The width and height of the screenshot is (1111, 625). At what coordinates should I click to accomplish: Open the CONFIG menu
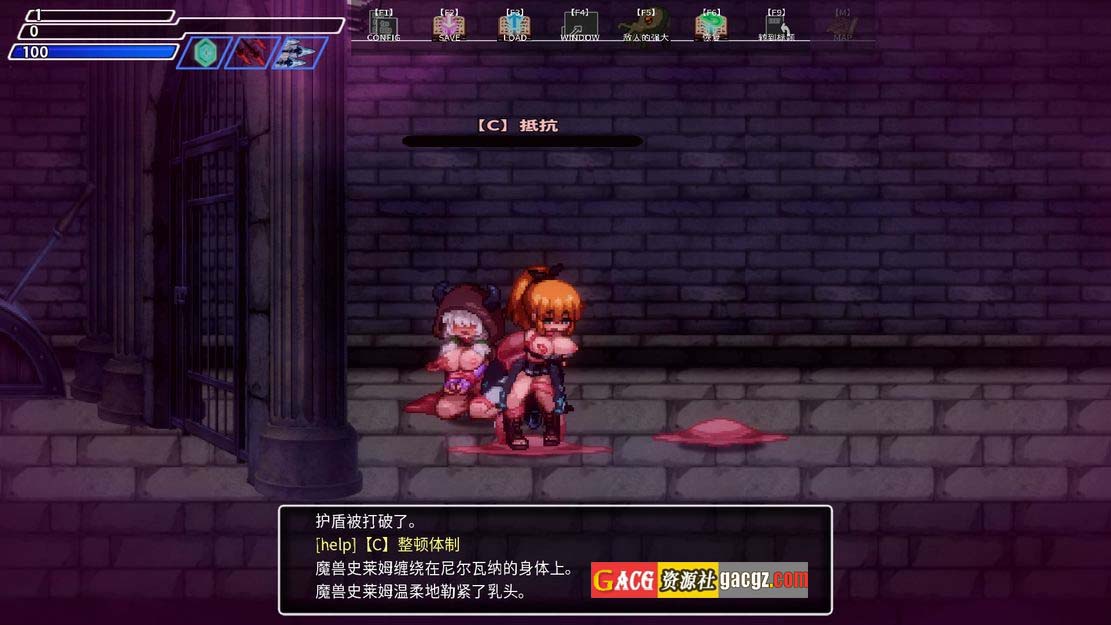tap(383, 26)
